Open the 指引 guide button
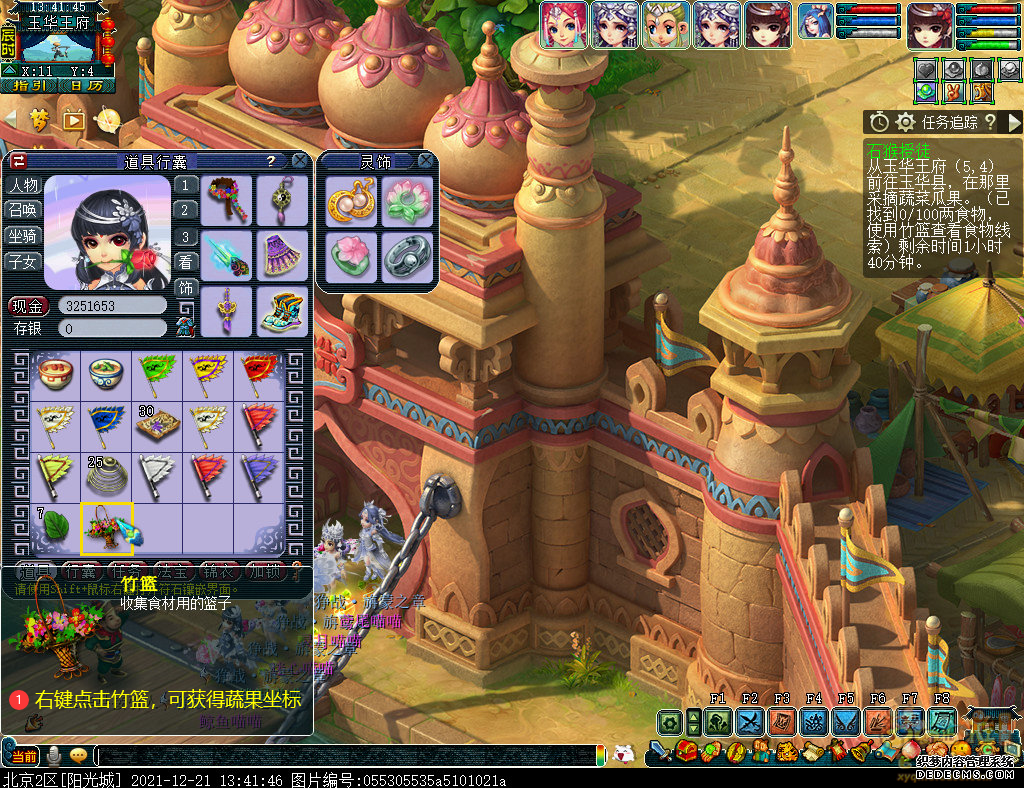 (28, 86)
